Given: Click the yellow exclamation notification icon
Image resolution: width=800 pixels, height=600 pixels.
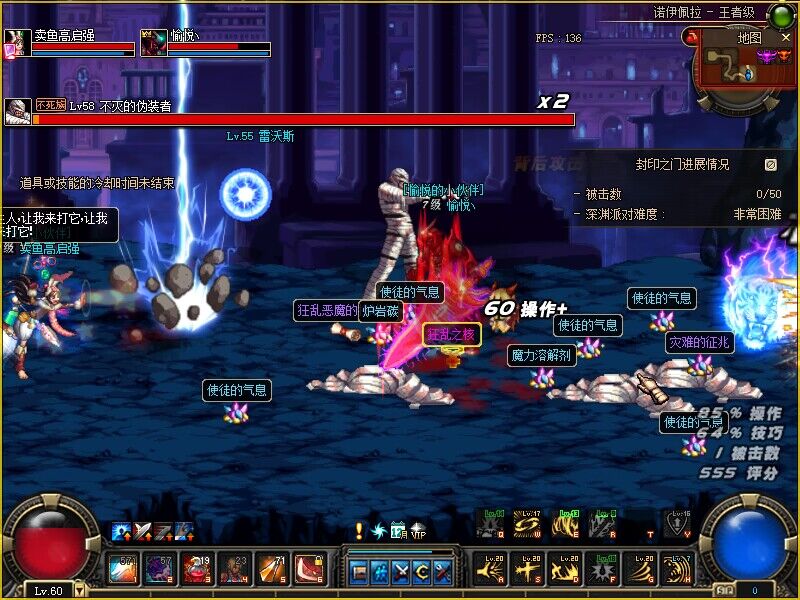Looking at the screenshot, I should point(359,530).
